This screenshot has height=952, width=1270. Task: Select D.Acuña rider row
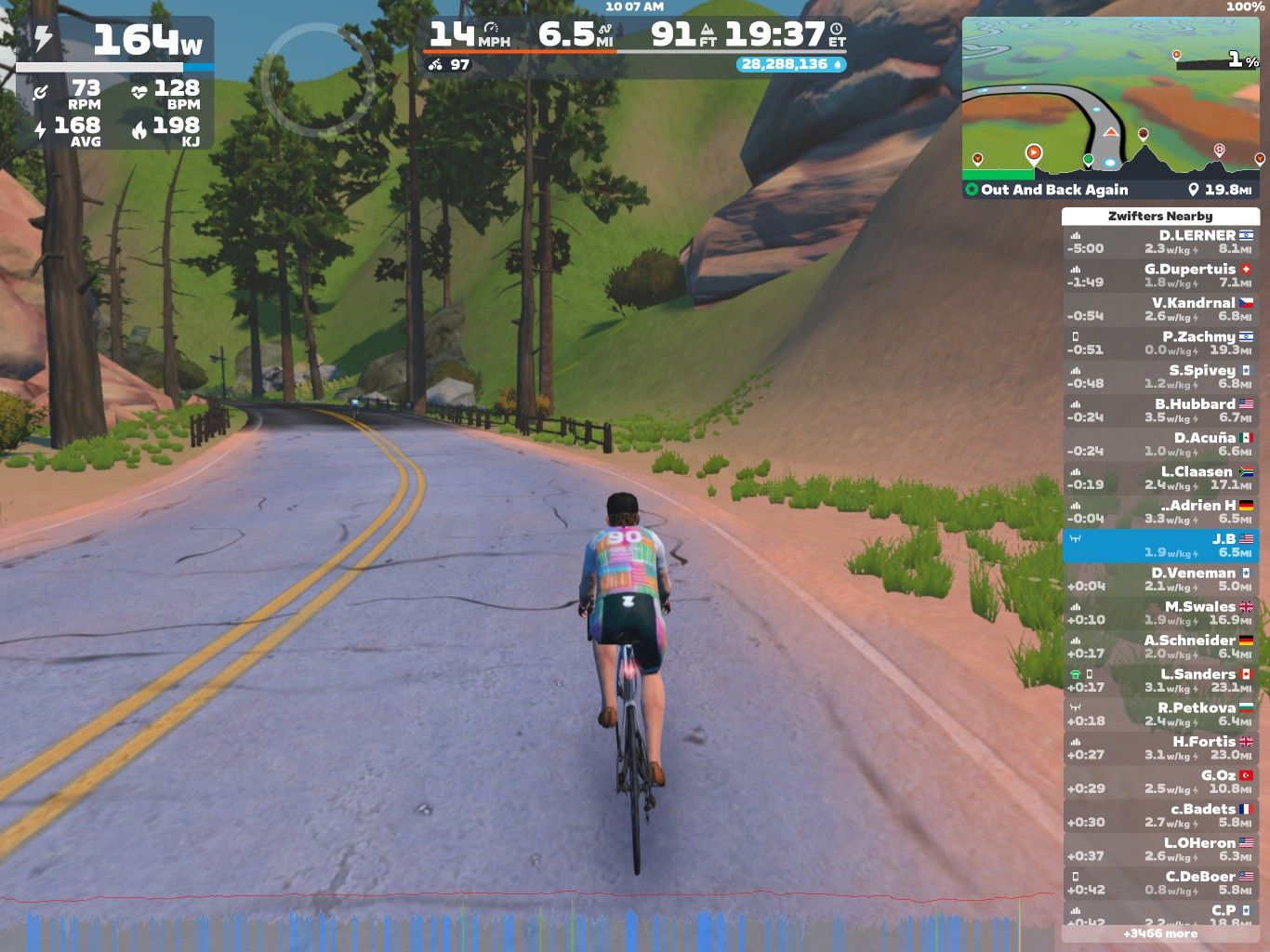pyautogui.click(x=1159, y=444)
